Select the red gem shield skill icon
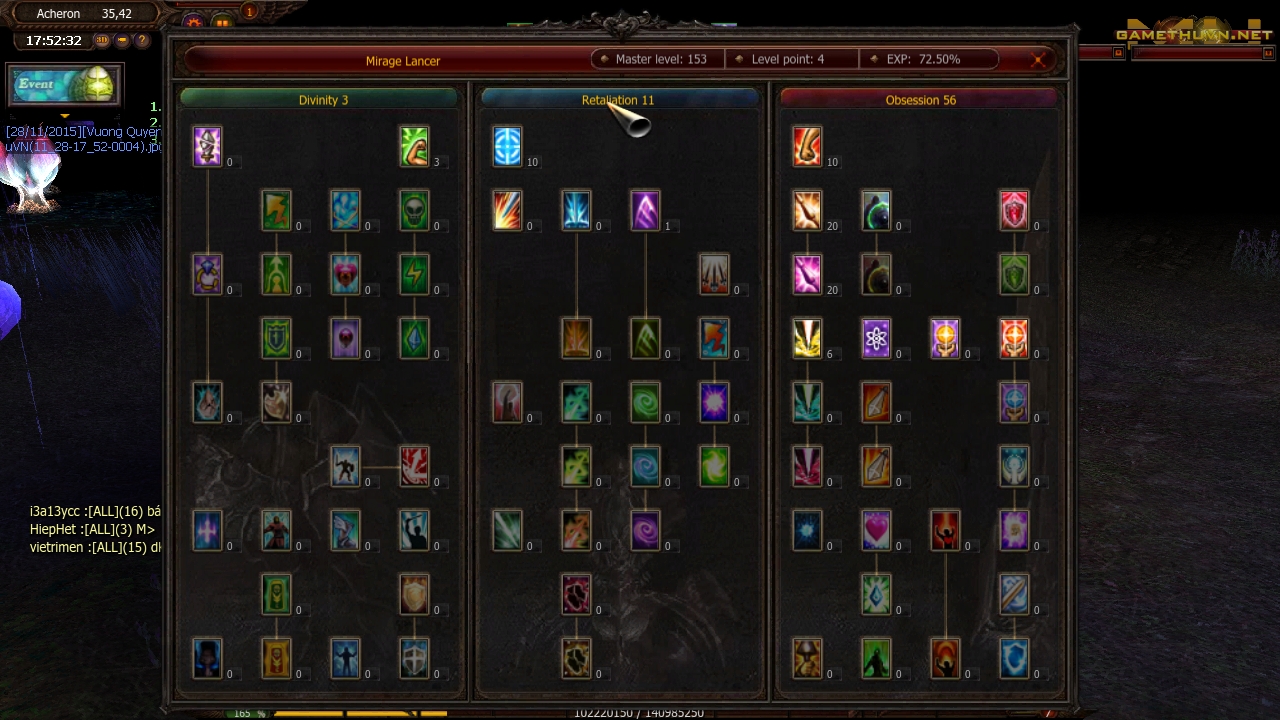The width and height of the screenshot is (1280, 720). 1014,210
